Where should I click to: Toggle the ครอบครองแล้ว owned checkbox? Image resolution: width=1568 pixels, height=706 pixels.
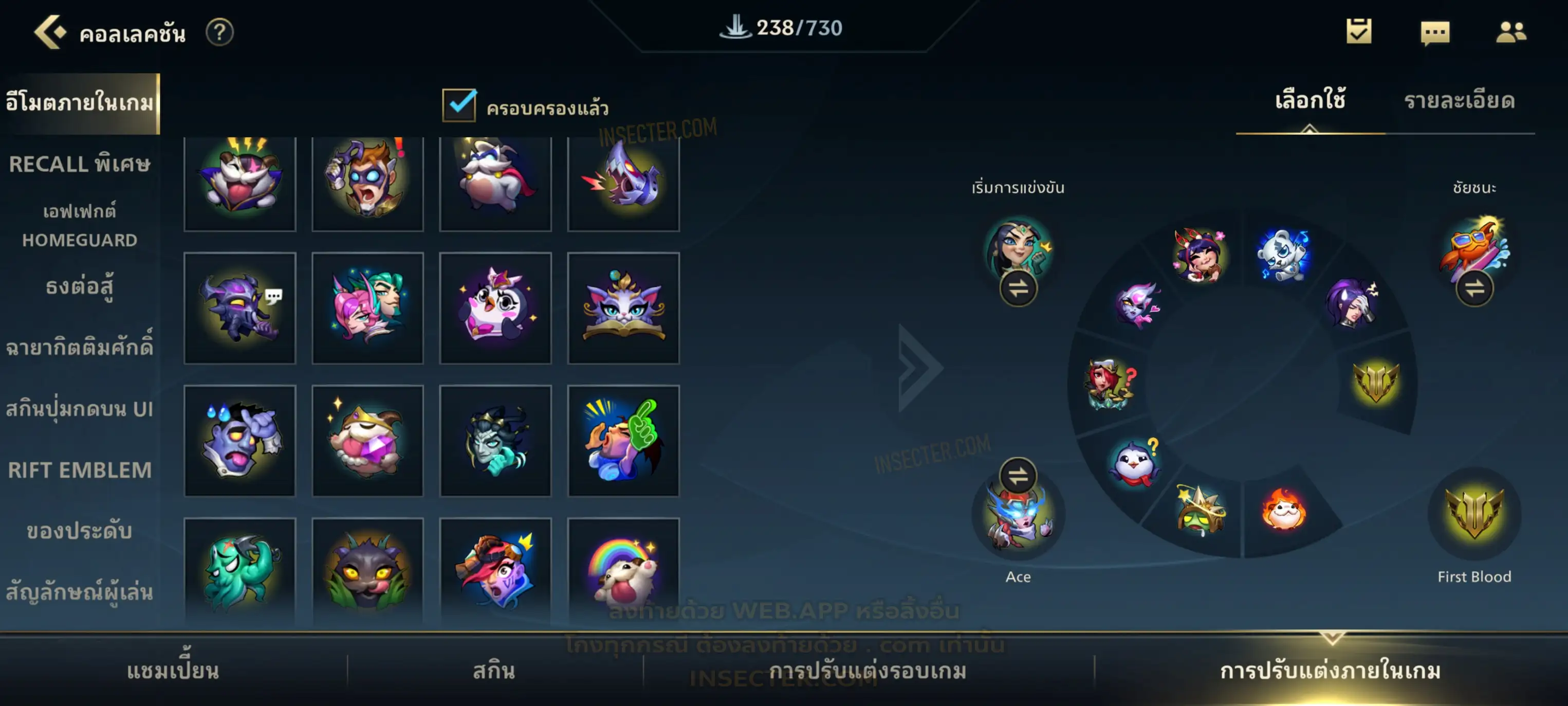[x=459, y=105]
